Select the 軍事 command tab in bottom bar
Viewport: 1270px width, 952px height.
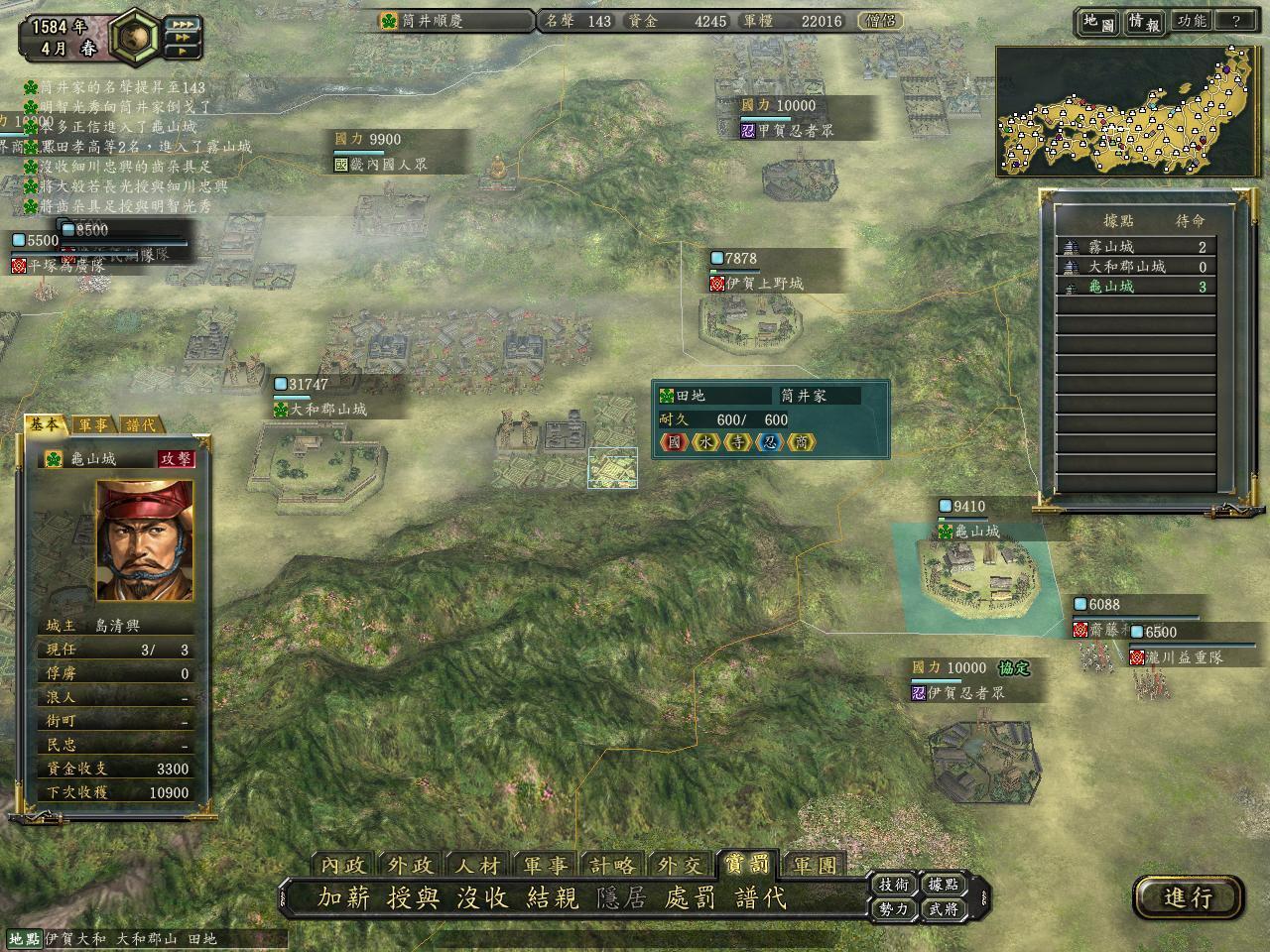point(546,865)
